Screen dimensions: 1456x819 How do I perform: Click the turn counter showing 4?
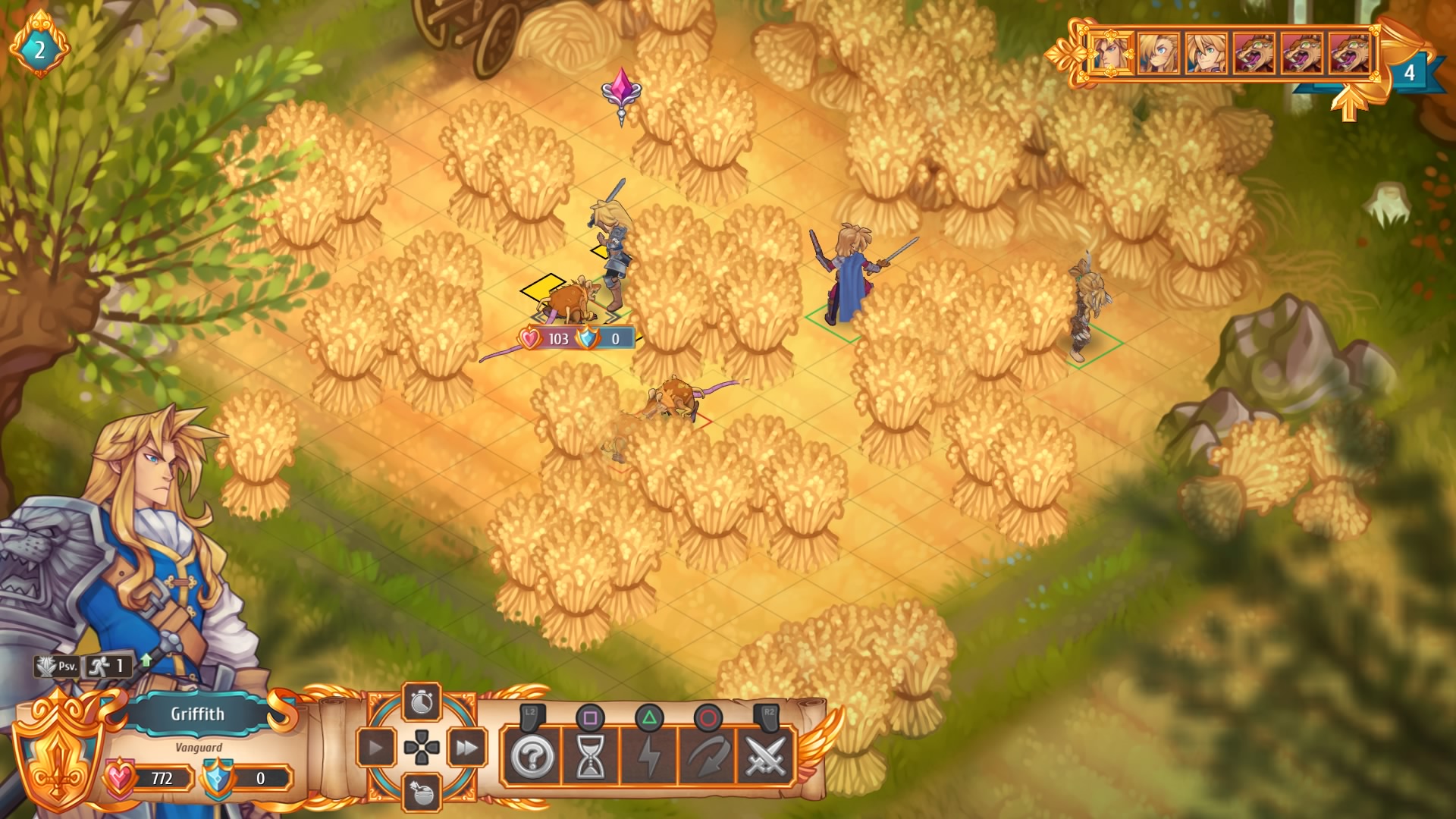(1409, 74)
